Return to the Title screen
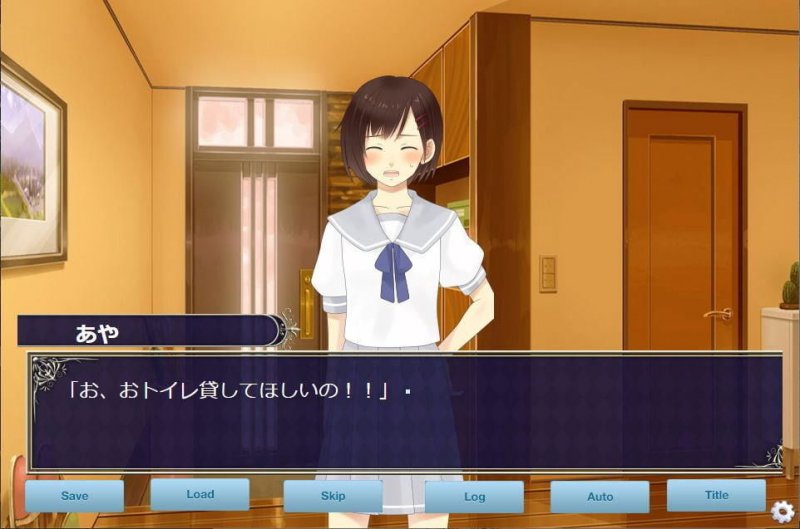 [x=716, y=495]
